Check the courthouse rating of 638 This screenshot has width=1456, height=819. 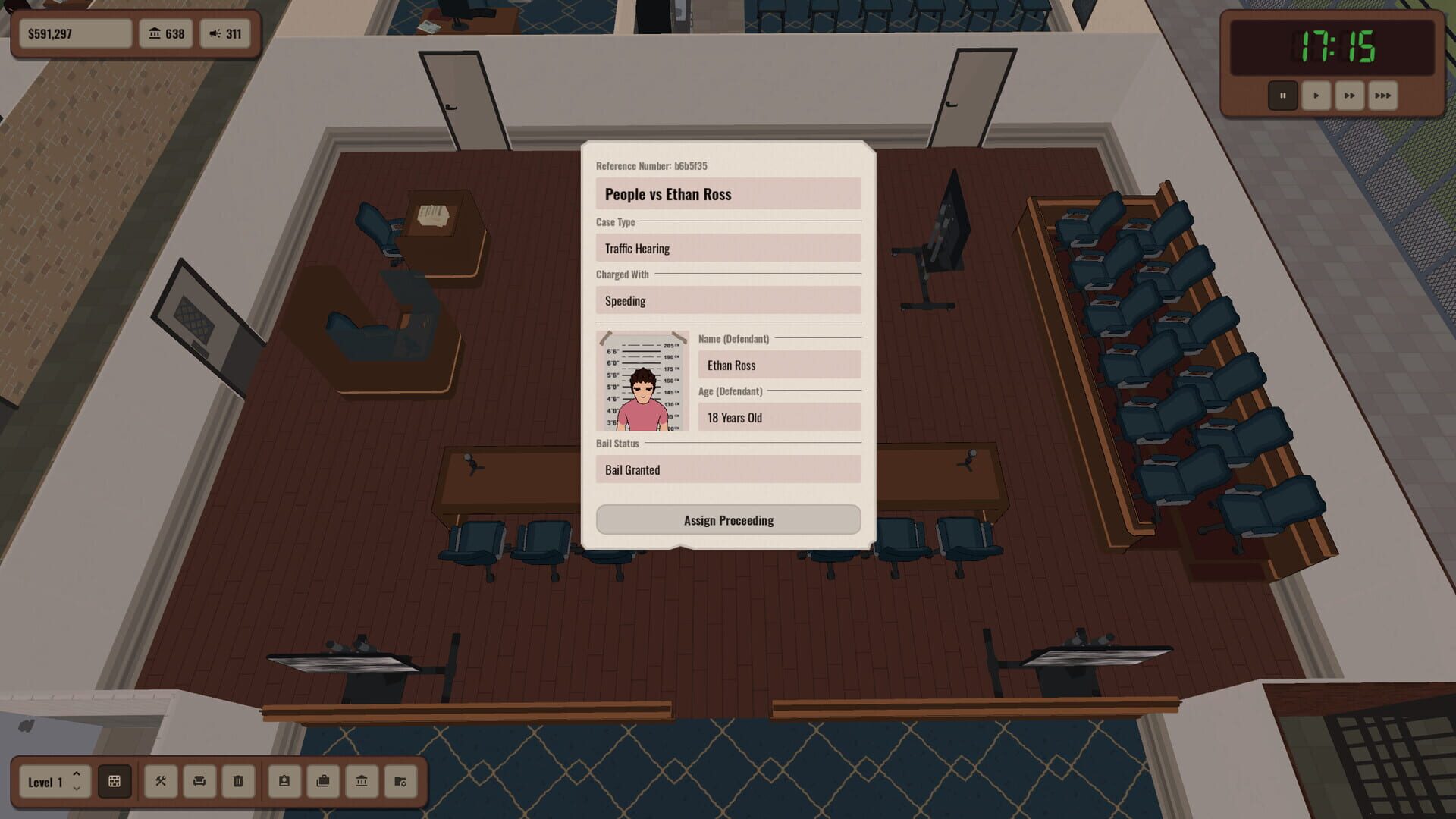point(166,33)
